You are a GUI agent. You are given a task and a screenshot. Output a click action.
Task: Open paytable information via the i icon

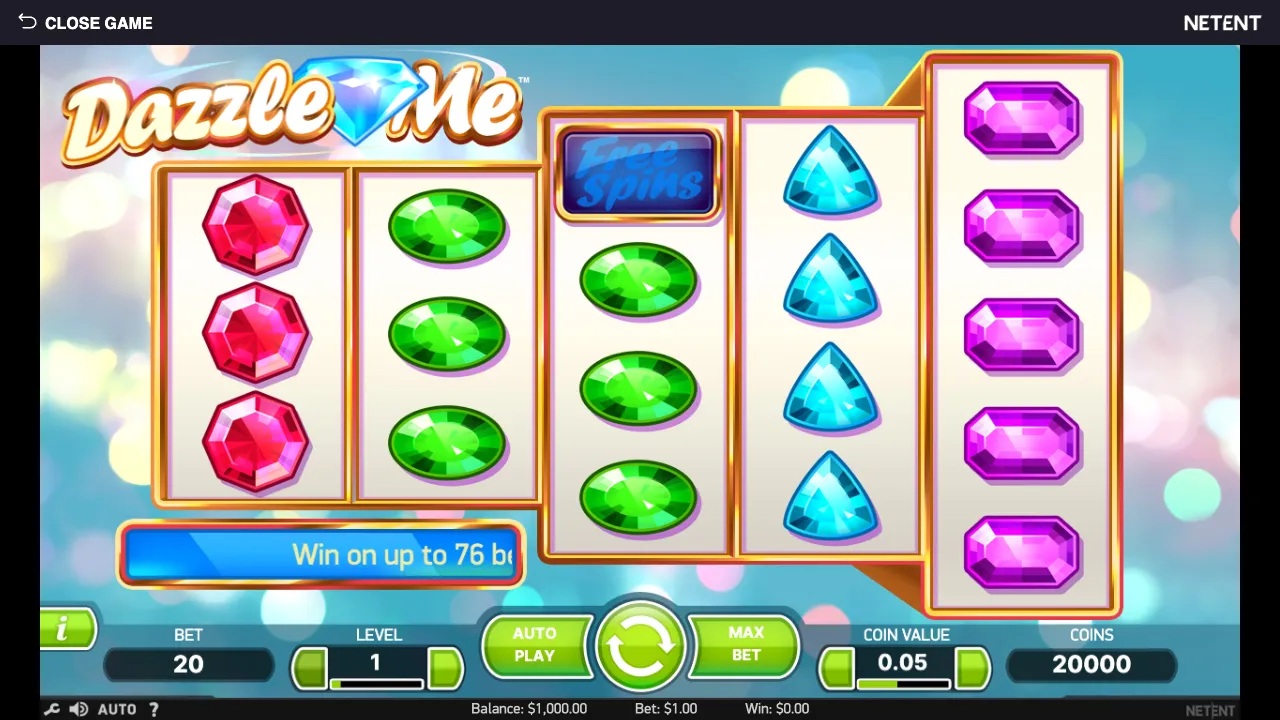tap(62, 629)
